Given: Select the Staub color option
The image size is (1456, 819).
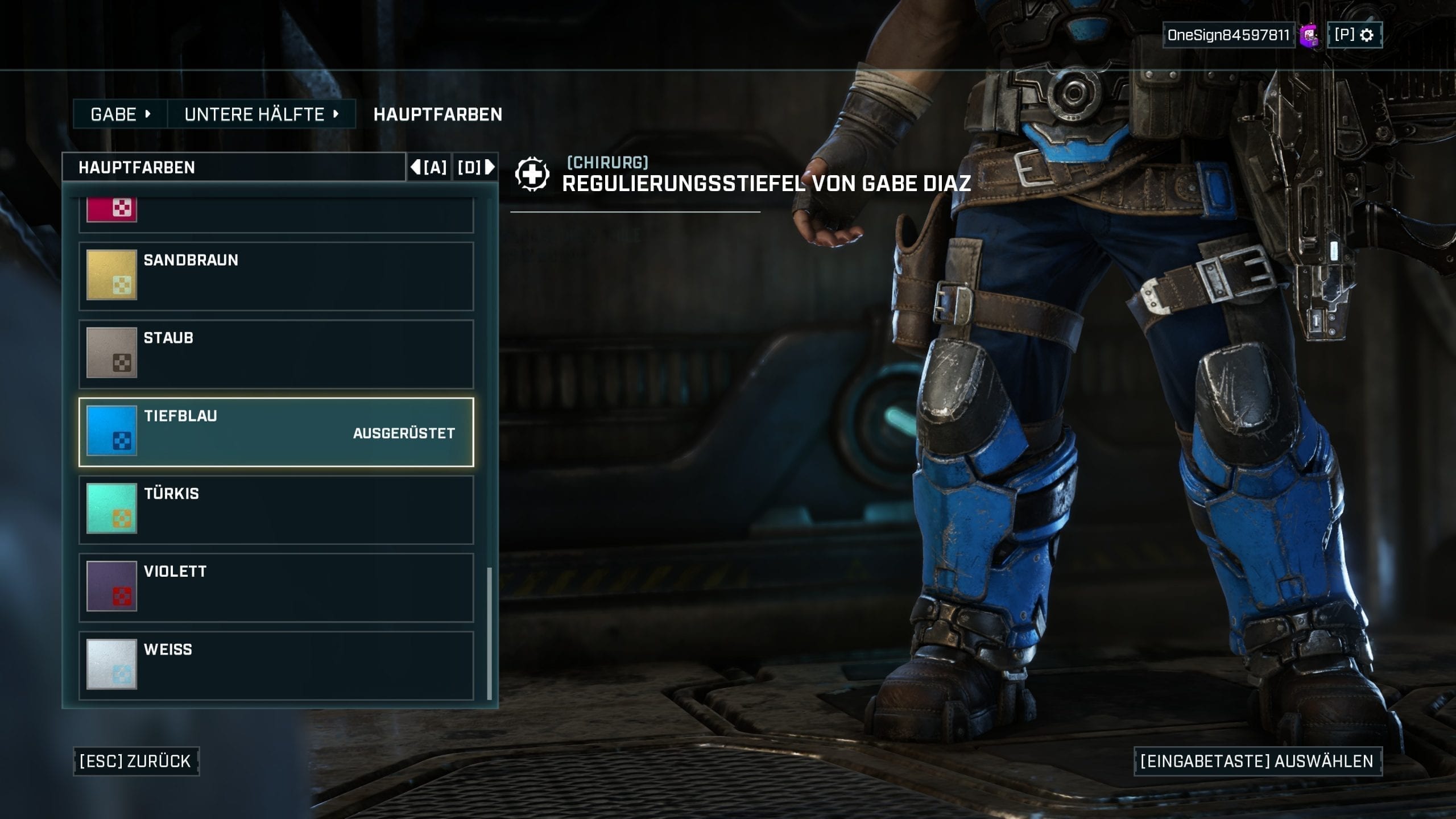Looking at the screenshot, I should click(x=276, y=354).
